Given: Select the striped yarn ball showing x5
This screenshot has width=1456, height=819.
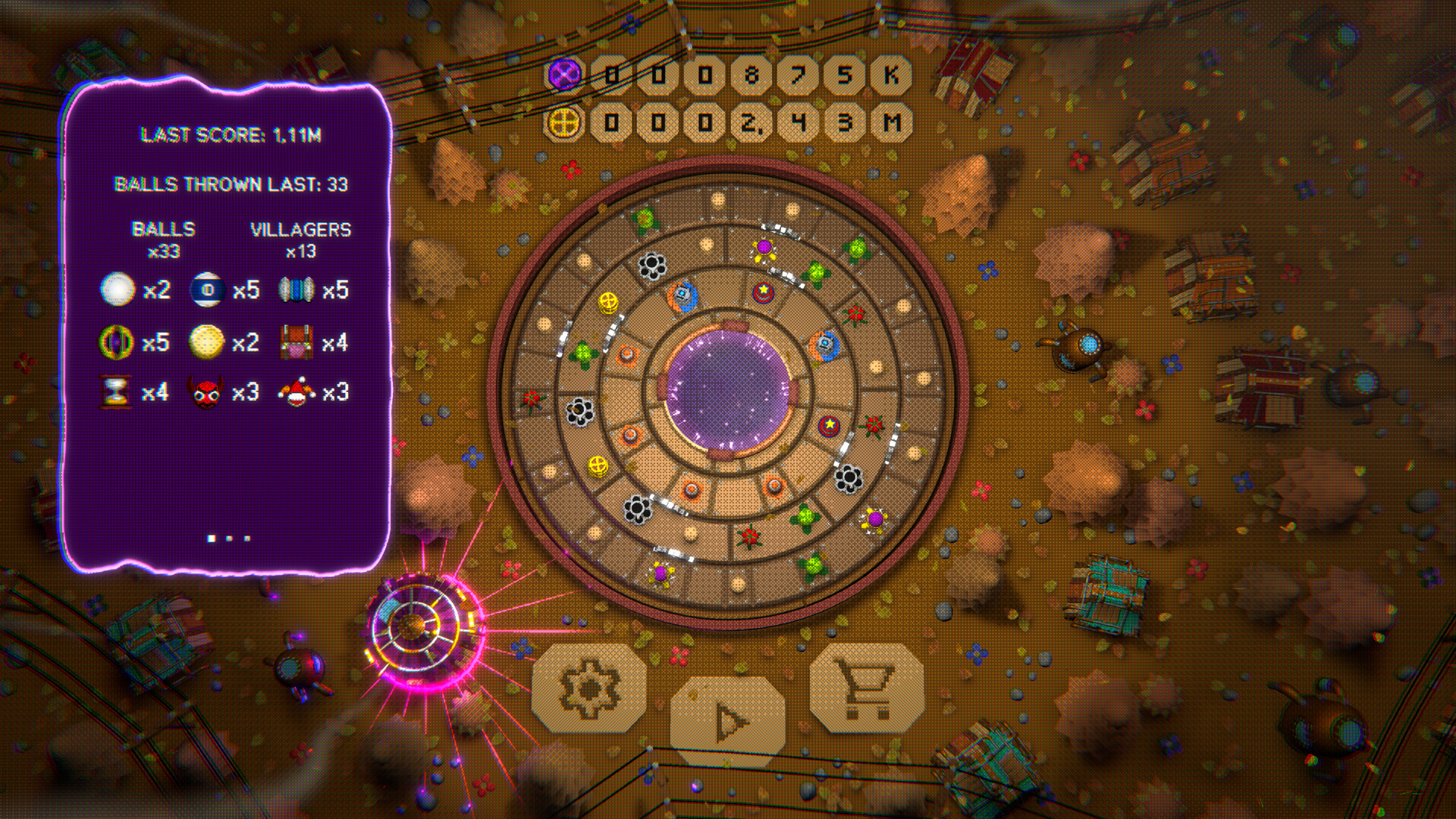Looking at the screenshot, I should (x=296, y=288).
